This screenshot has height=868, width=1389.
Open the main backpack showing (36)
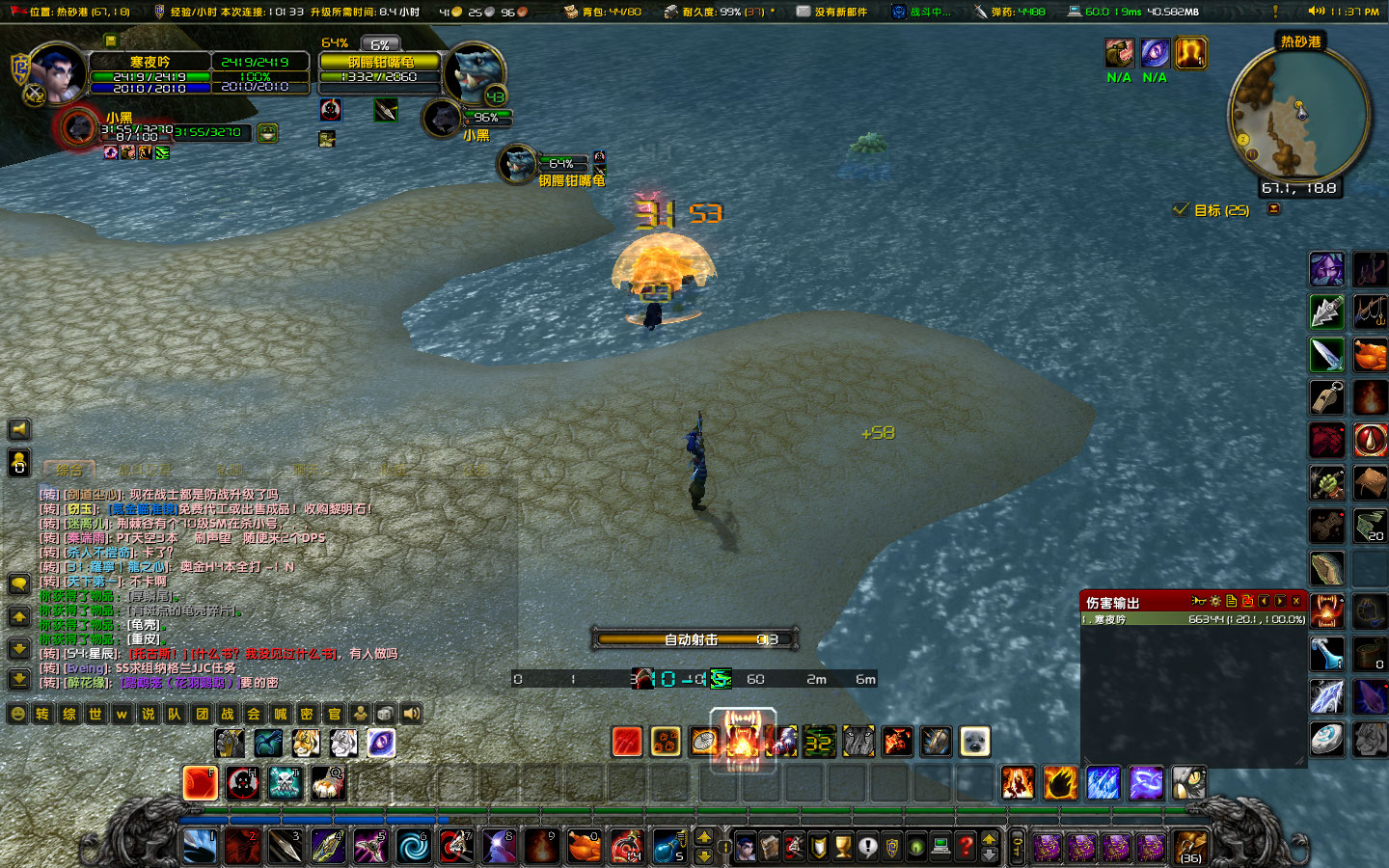coord(1190,847)
